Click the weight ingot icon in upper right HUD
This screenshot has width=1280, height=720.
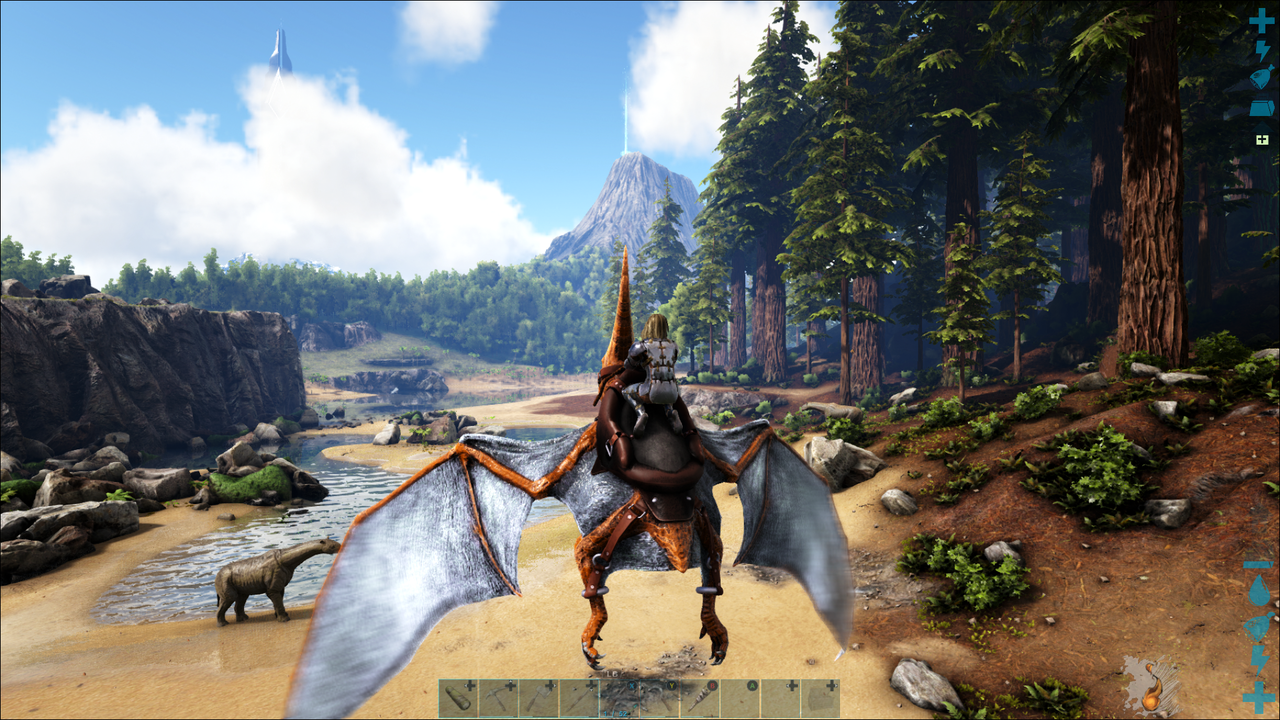[x=1262, y=107]
